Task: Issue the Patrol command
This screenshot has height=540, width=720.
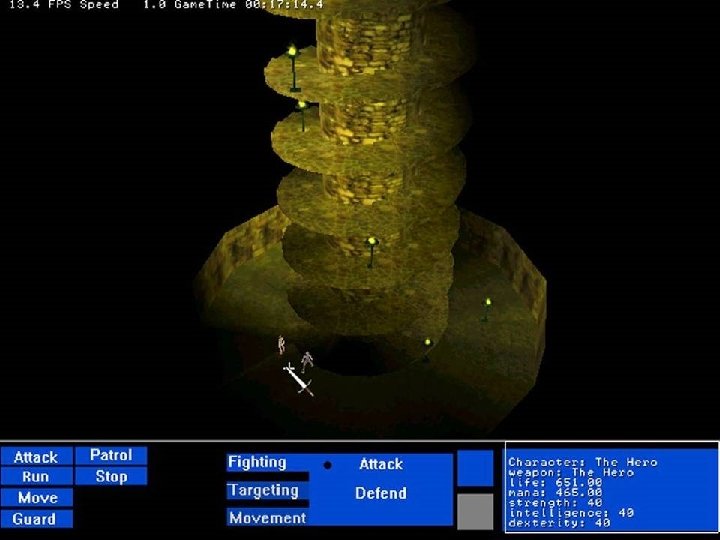Action: tap(111, 455)
